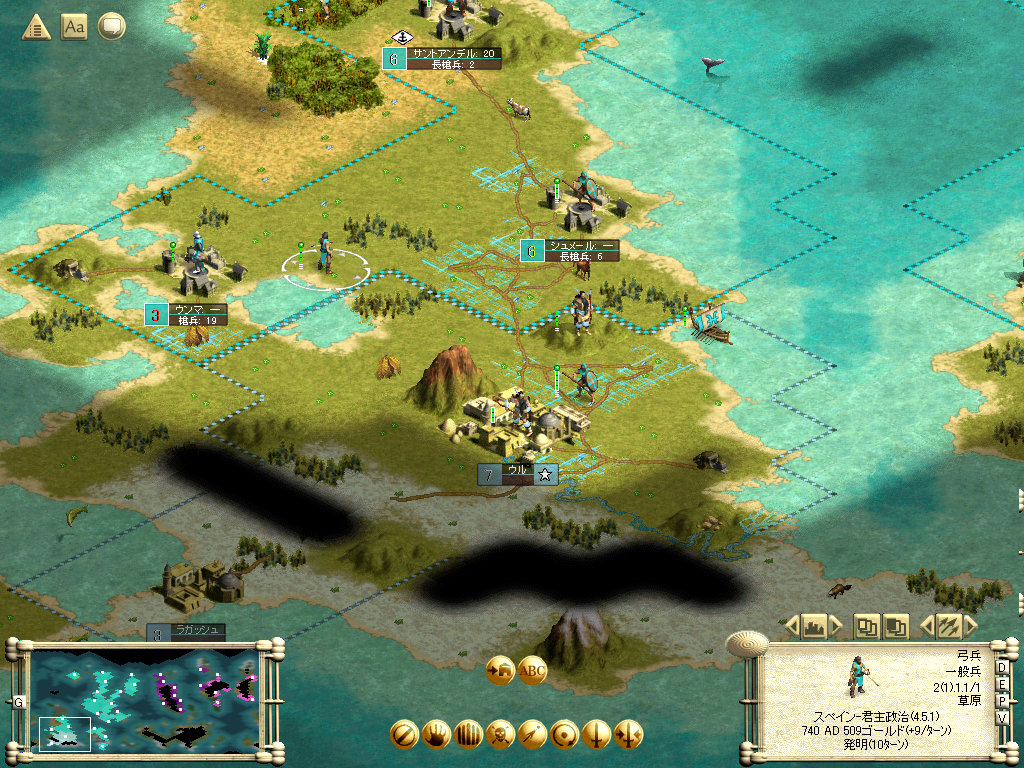Open the P button on the info panel
The height and width of the screenshot is (768, 1024).
click(x=1002, y=703)
